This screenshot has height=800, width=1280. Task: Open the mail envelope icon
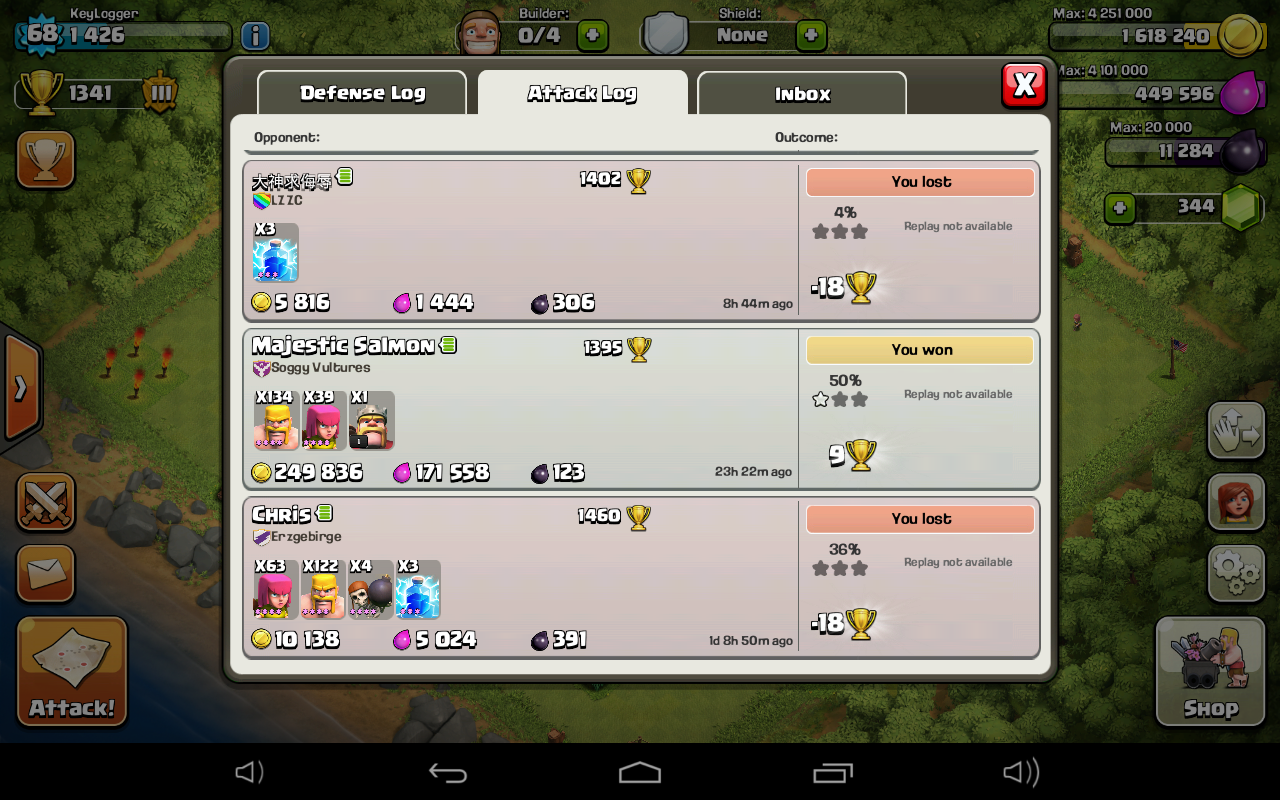point(44,575)
